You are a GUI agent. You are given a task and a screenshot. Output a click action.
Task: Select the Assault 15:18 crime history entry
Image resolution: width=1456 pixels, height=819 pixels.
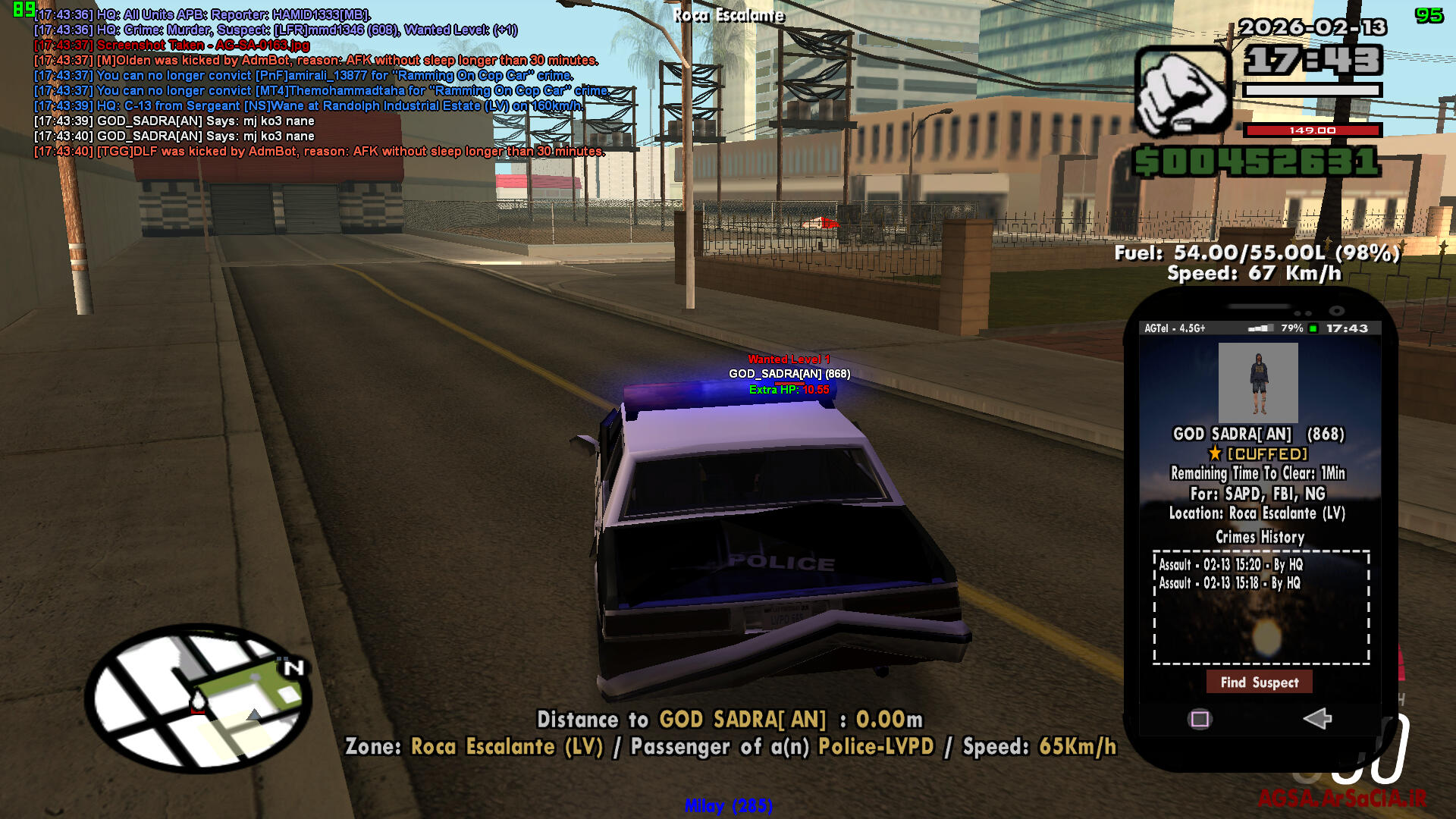1228,583
